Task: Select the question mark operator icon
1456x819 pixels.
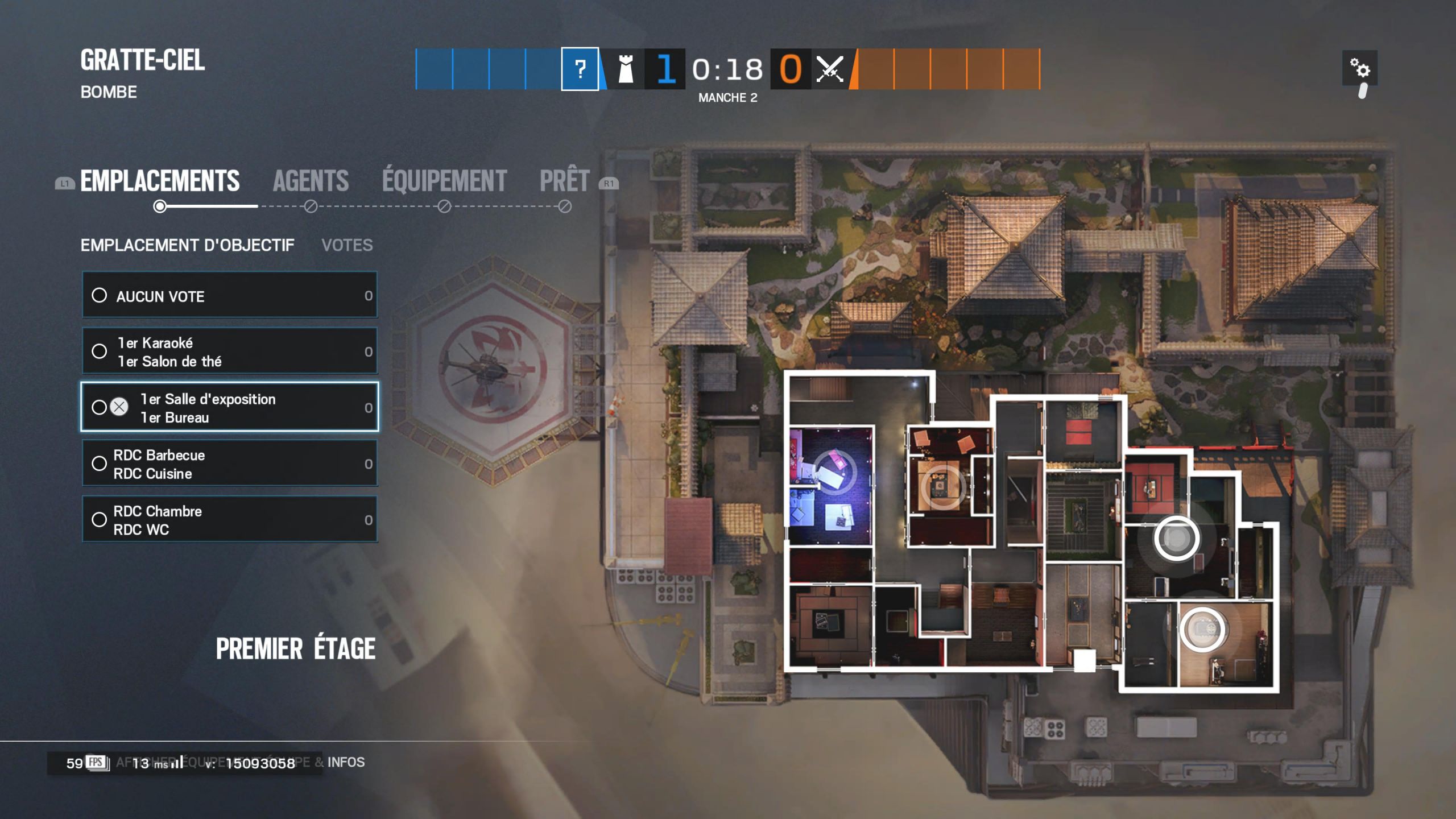Action: coord(580,70)
